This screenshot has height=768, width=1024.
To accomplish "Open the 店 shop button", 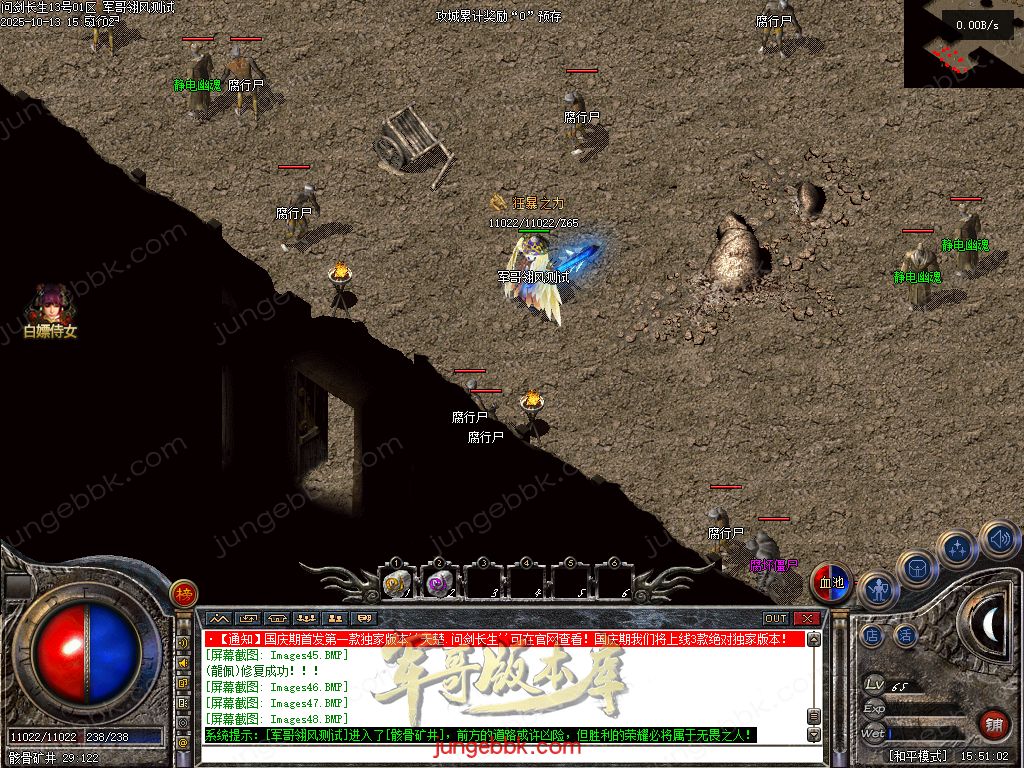I will [872, 635].
